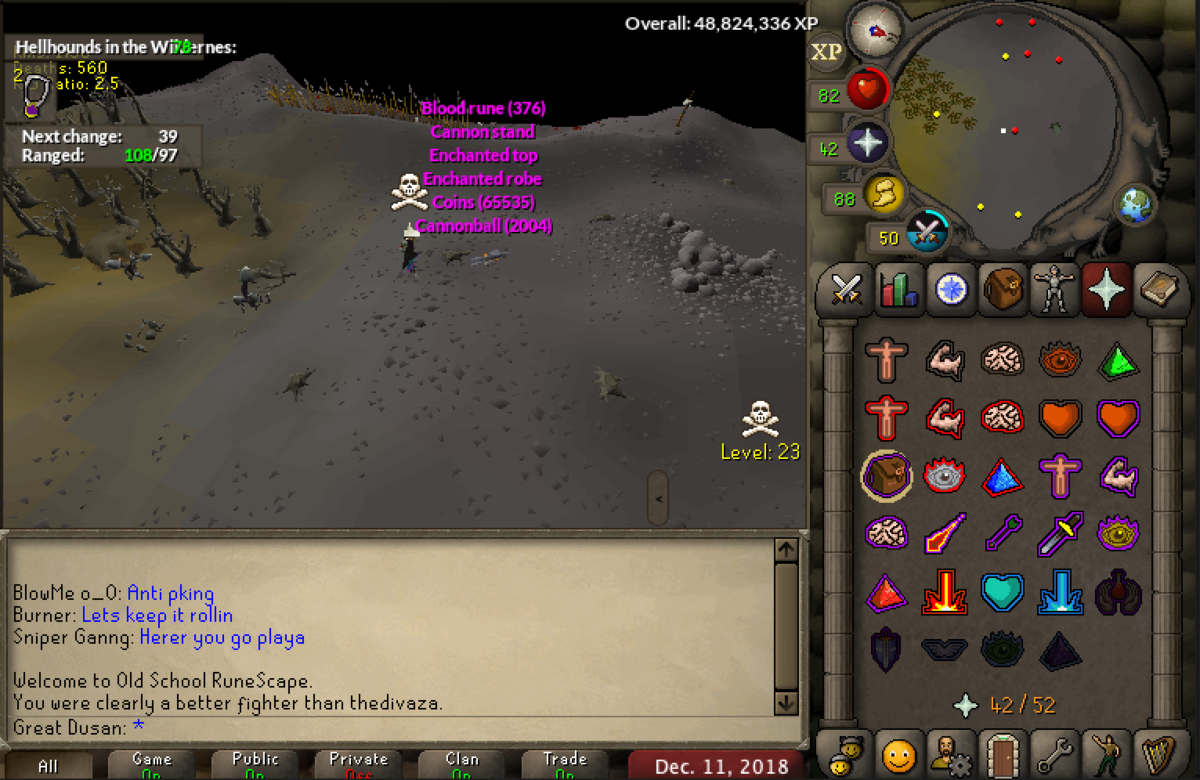Switch to the Skills stats tab
This screenshot has width=1200, height=780.
click(898, 290)
